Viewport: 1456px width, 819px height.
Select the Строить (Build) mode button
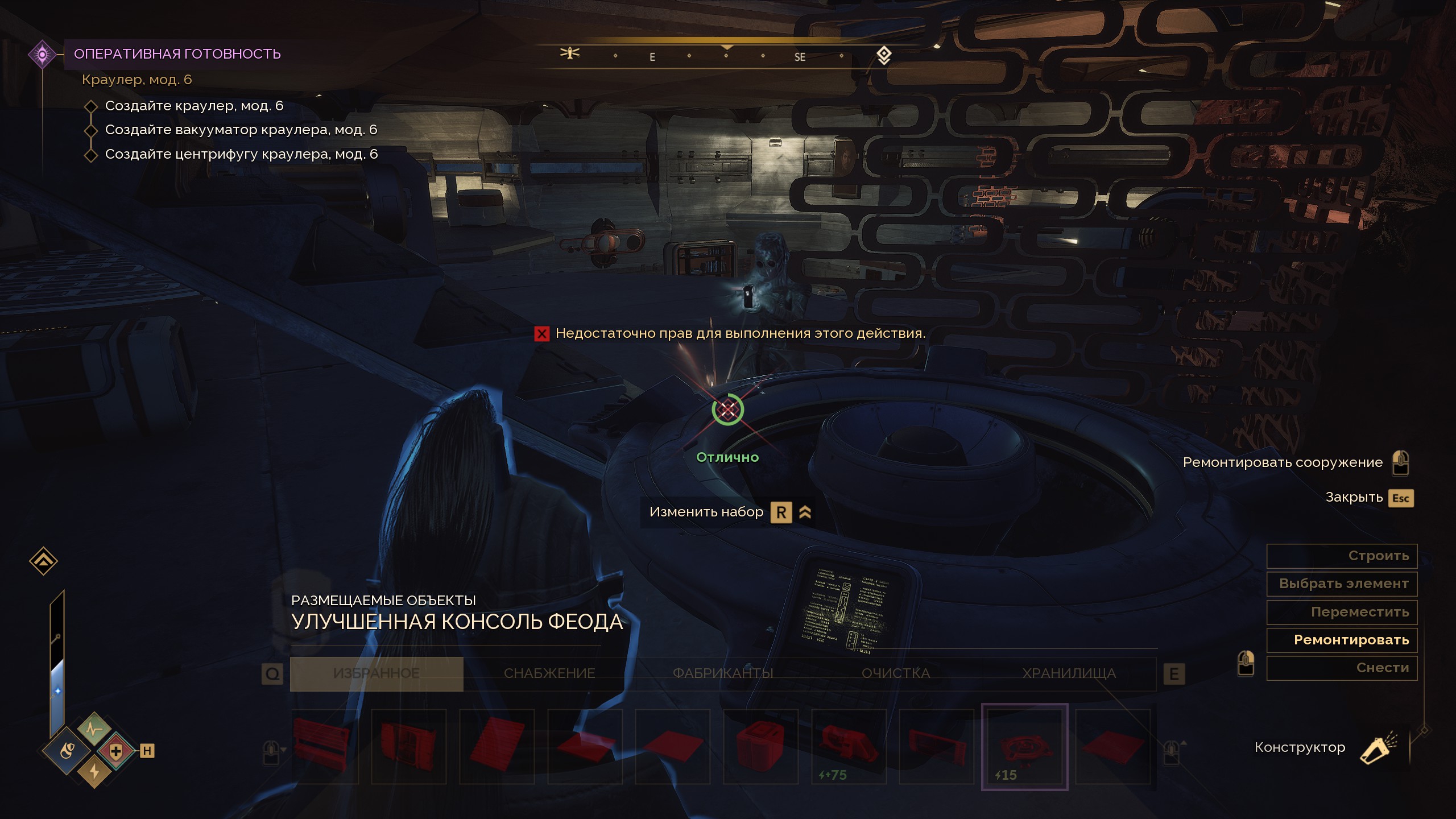point(1341,556)
